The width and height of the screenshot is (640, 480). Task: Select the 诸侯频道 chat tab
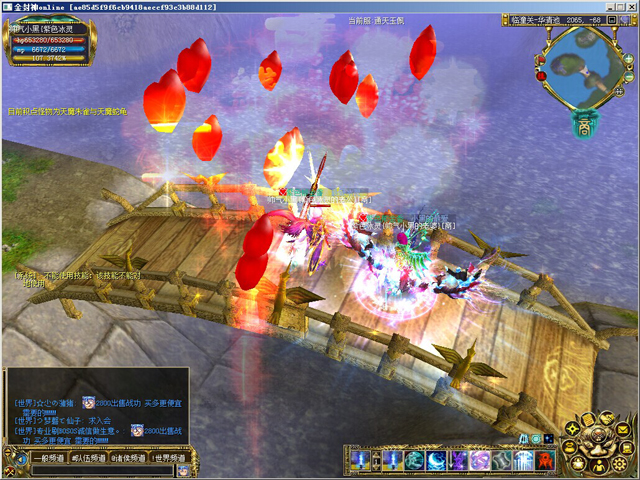pos(128,457)
